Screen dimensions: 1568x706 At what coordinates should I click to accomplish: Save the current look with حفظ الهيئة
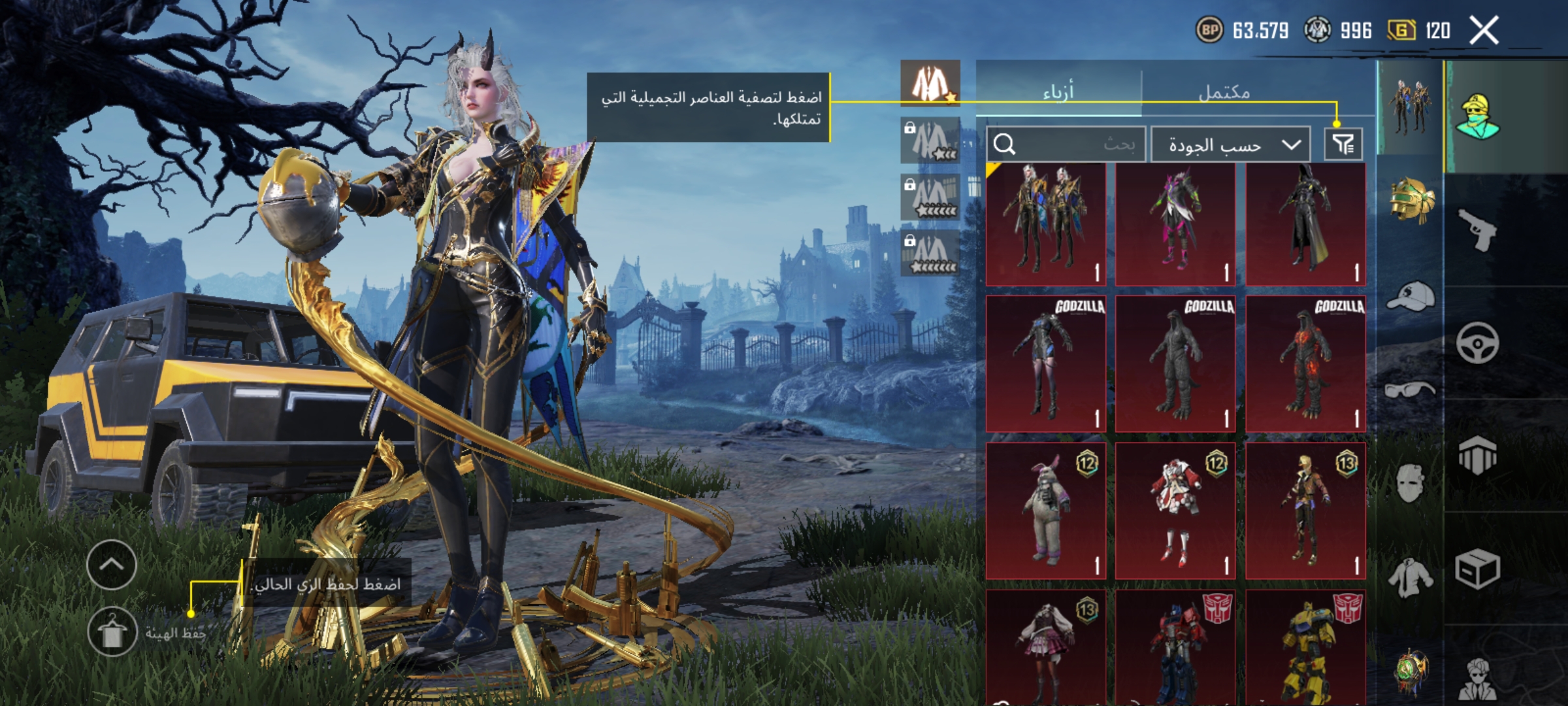[112, 631]
